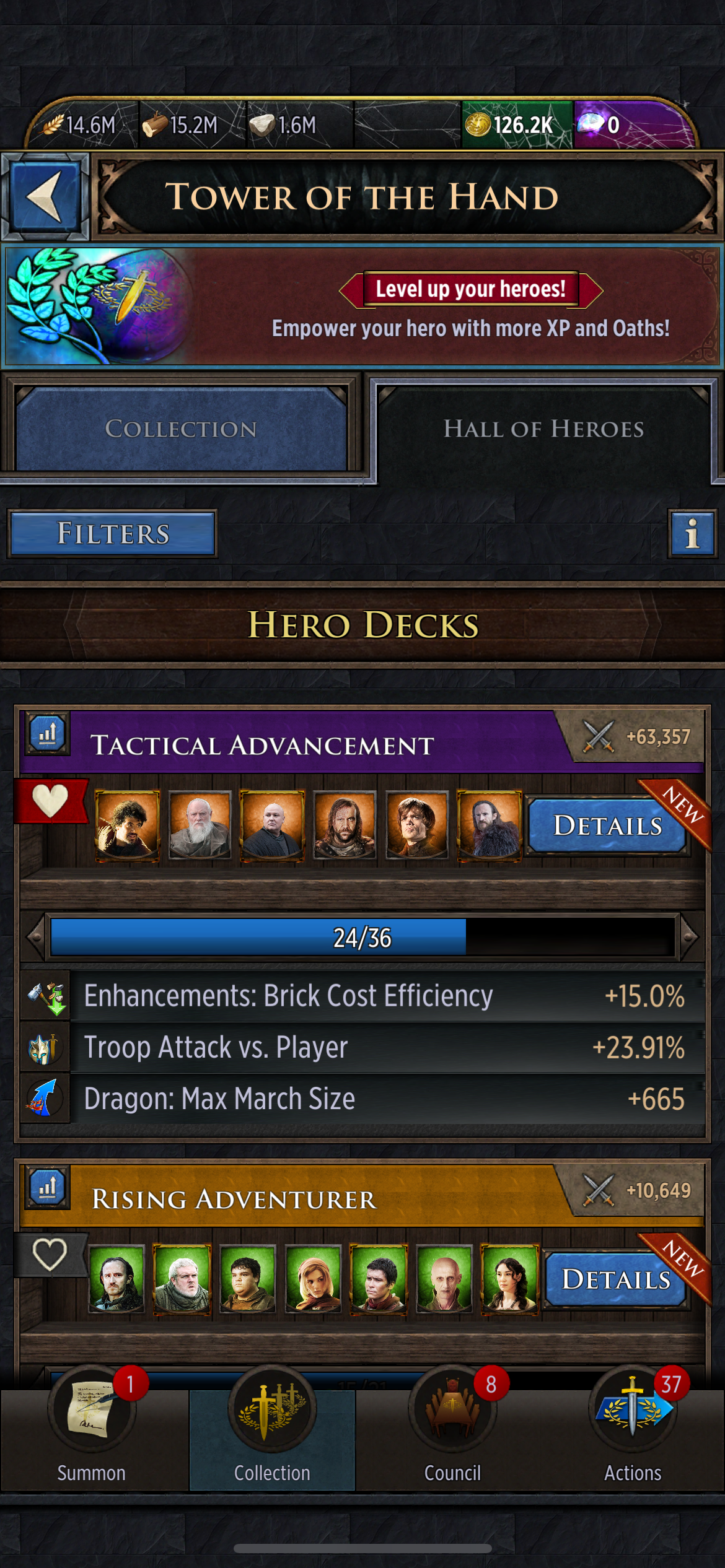View Rising Adventurer stats chart icon

click(x=48, y=1188)
